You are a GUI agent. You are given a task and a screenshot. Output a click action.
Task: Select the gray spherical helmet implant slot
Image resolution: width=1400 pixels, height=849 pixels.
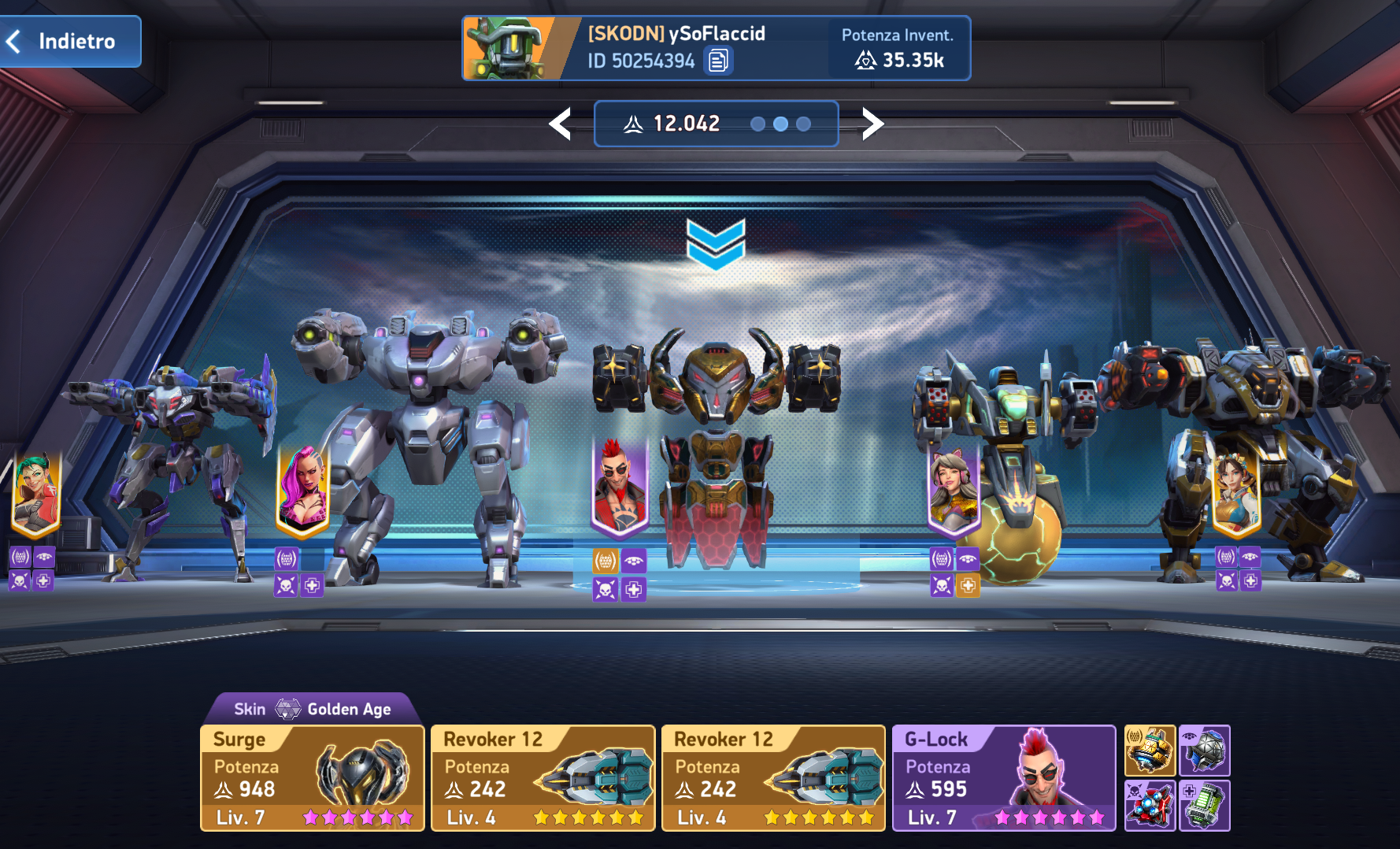coord(1205,751)
